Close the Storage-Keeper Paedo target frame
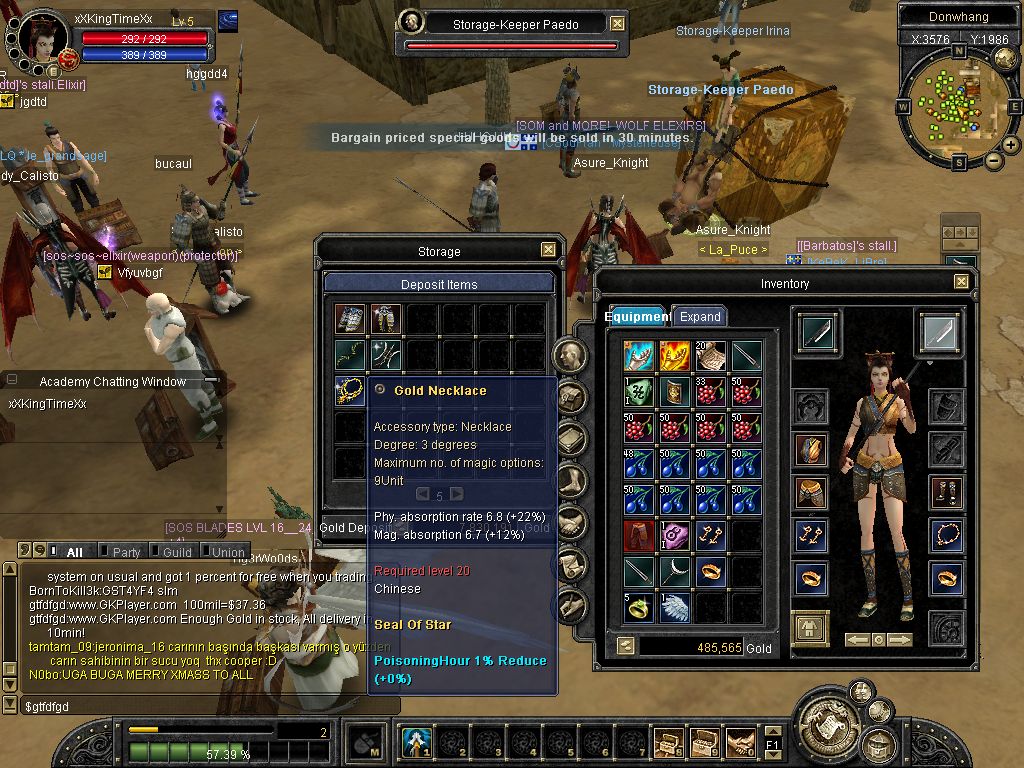The height and width of the screenshot is (768, 1024). point(618,23)
